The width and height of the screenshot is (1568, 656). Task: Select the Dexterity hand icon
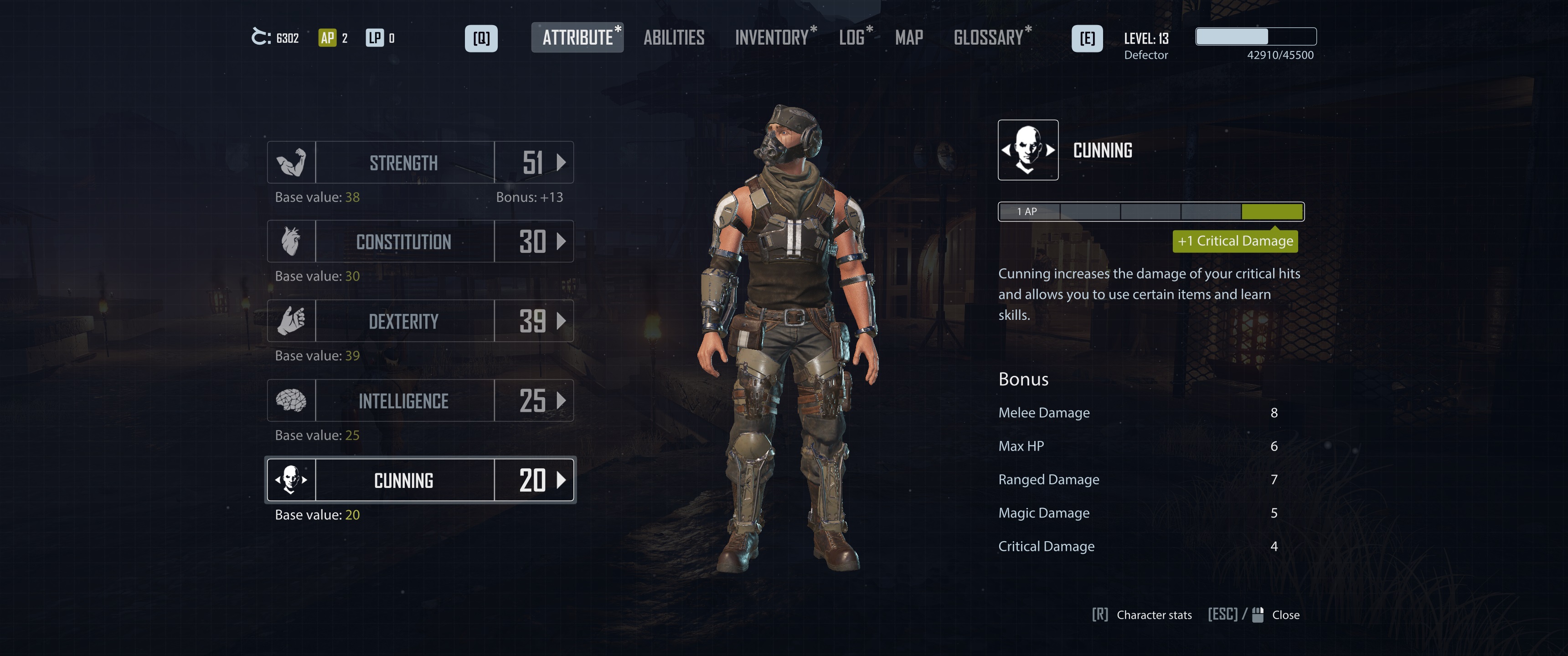pyautogui.click(x=292, y=321)
